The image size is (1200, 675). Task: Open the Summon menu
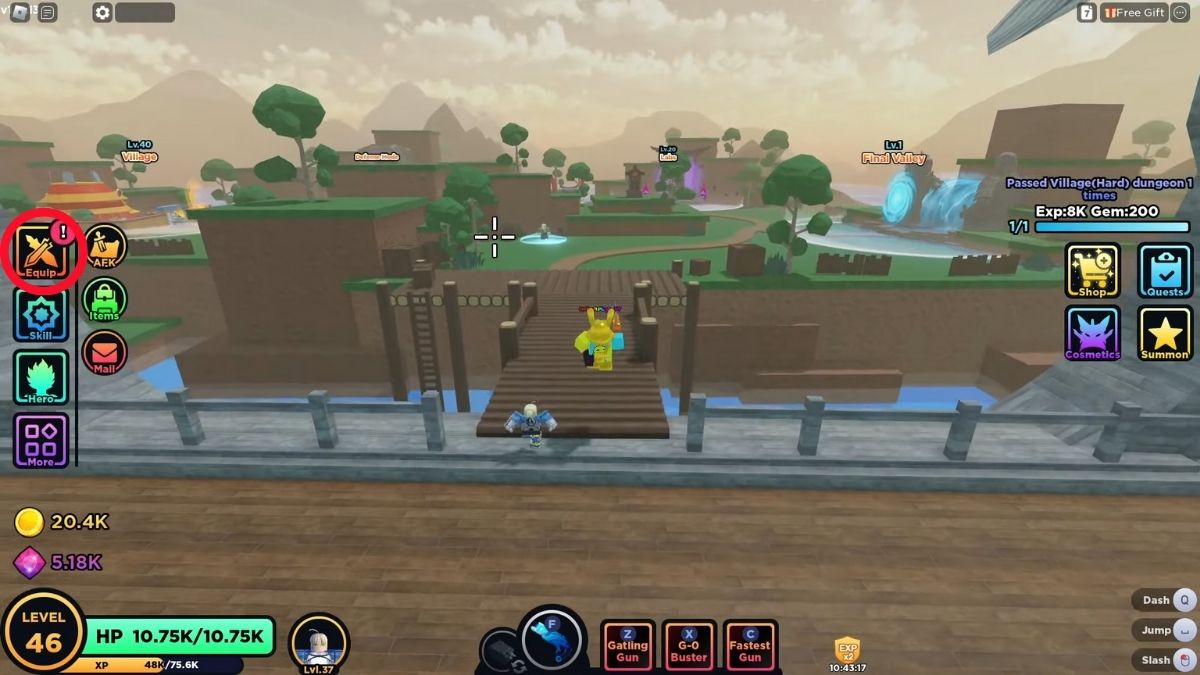click(x=1165, y=333)
